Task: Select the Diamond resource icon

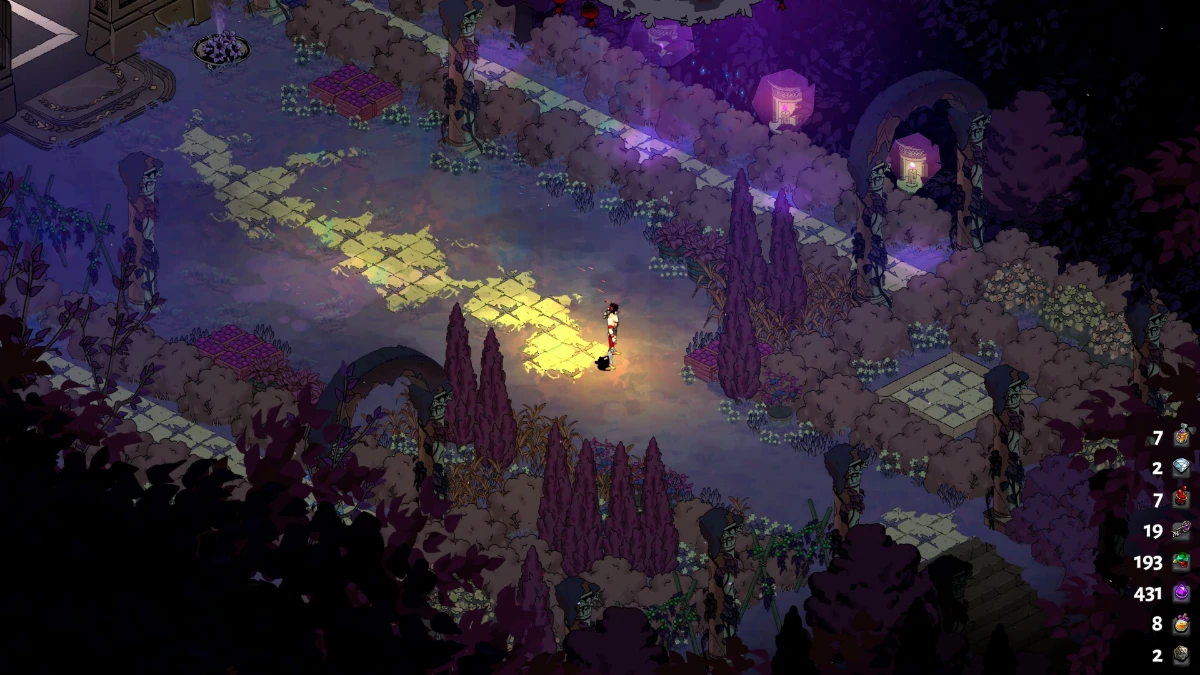Action: 1182,468
